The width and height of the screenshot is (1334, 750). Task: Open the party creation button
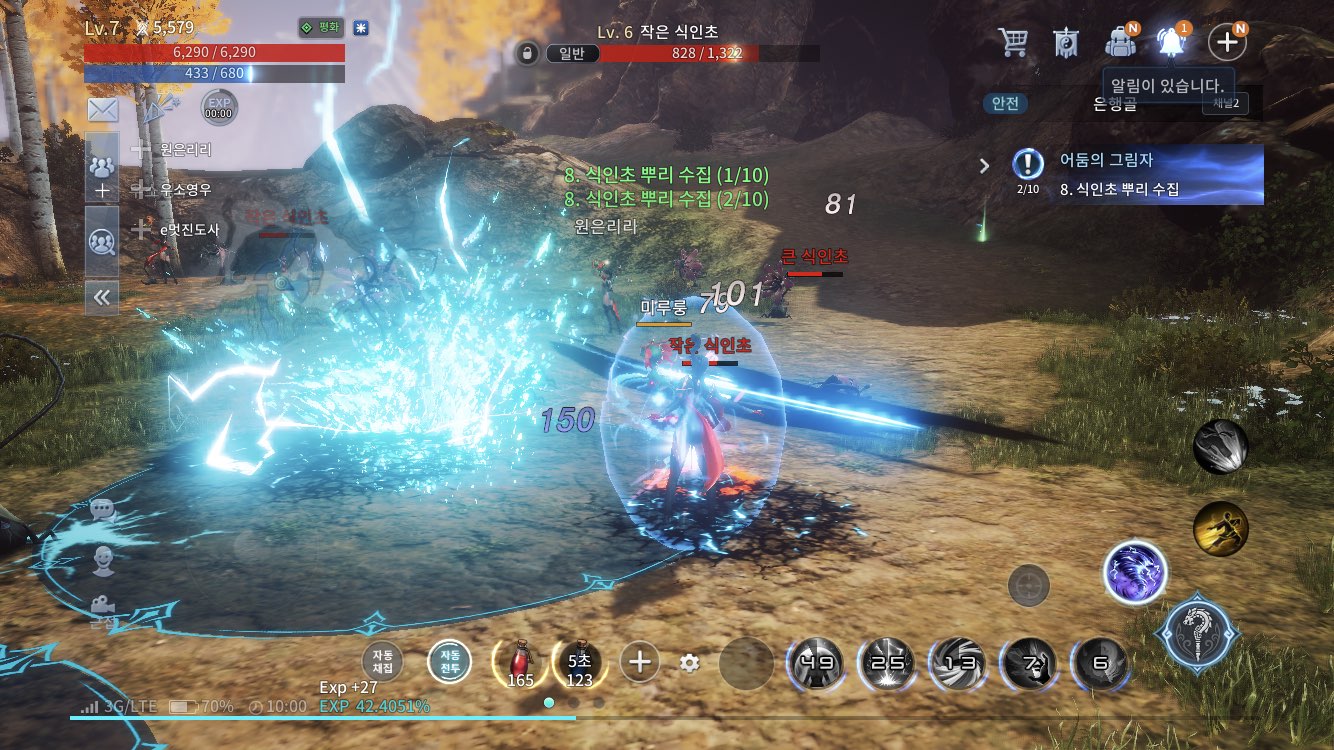(x=102, y=176)
